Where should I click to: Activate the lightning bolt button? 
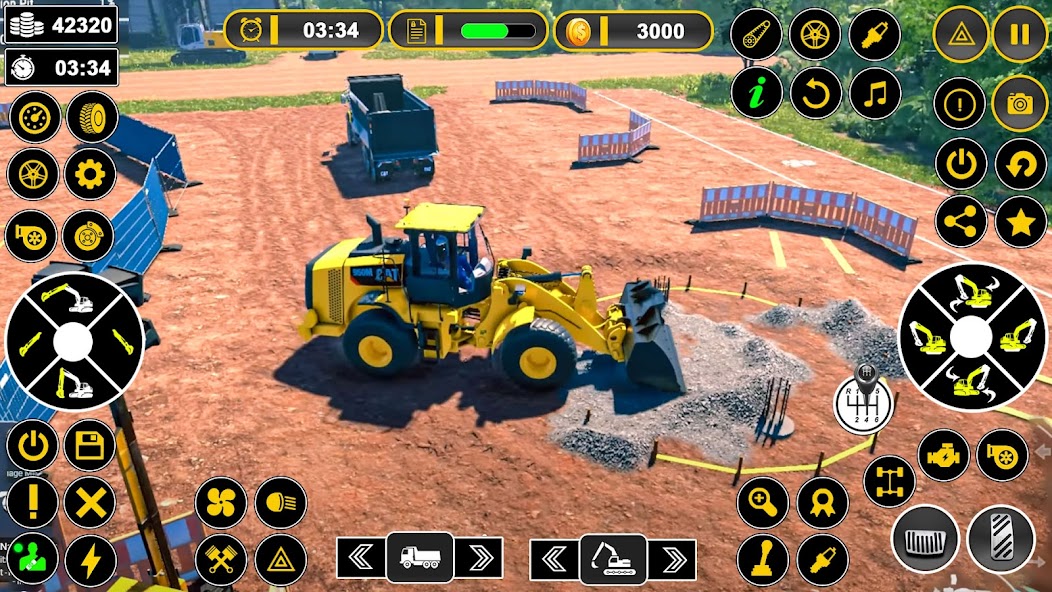(90, 560)
